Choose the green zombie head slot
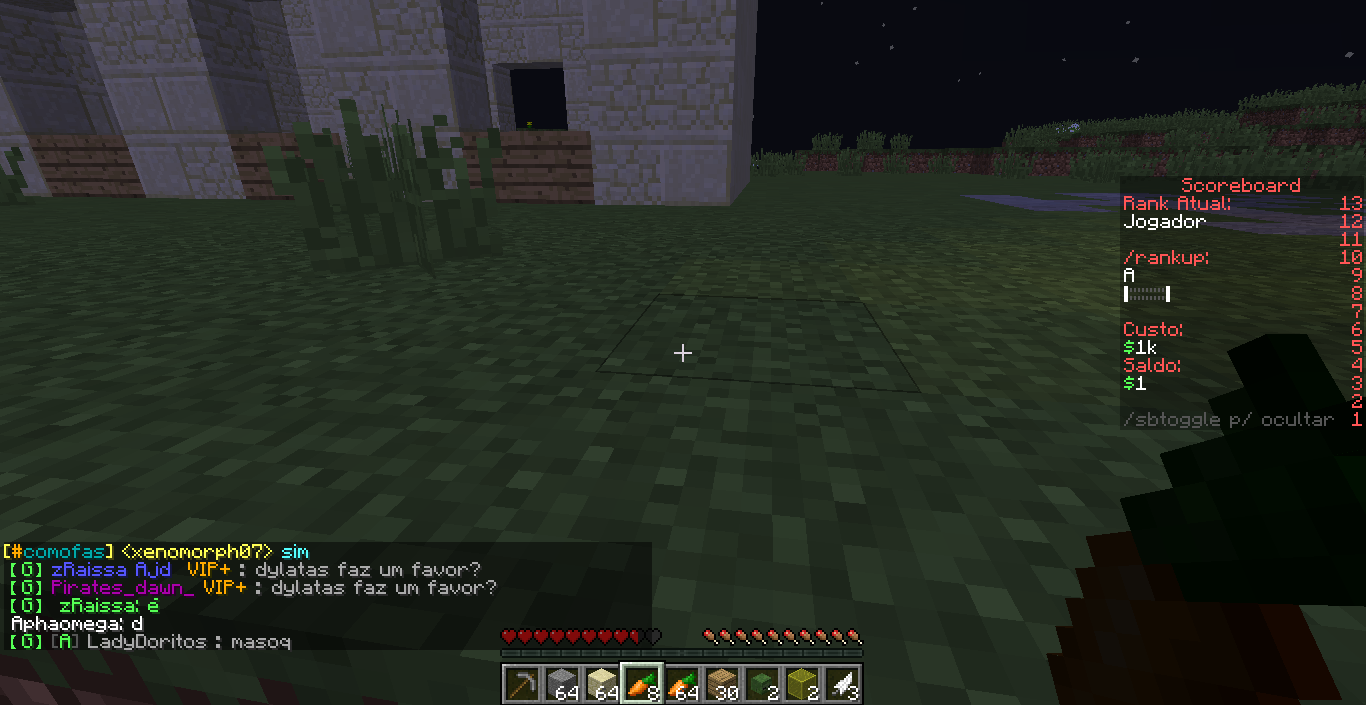1366x705 pixels. tap(761, 685)
